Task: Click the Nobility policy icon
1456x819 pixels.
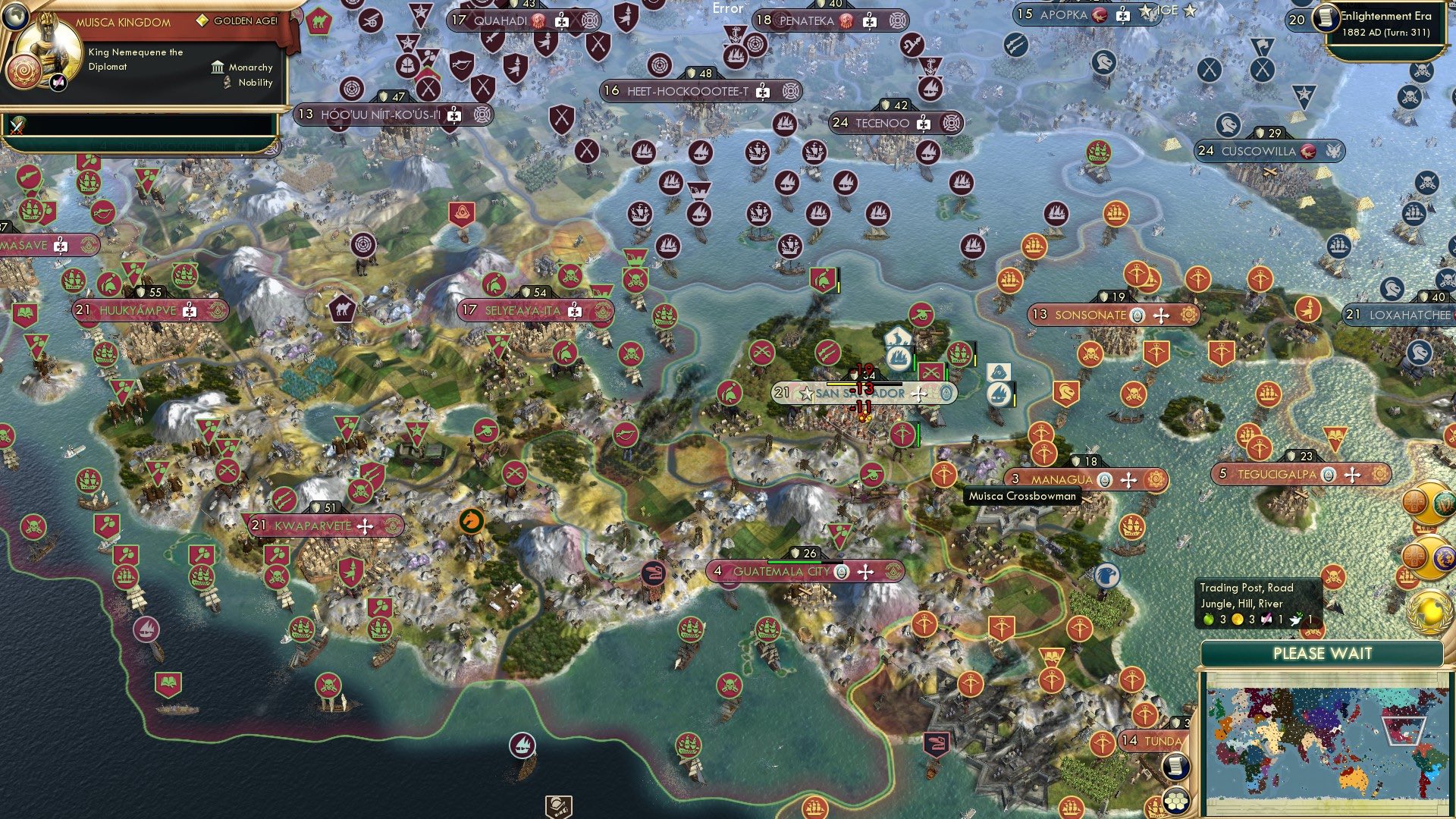Action: [224, 83]
